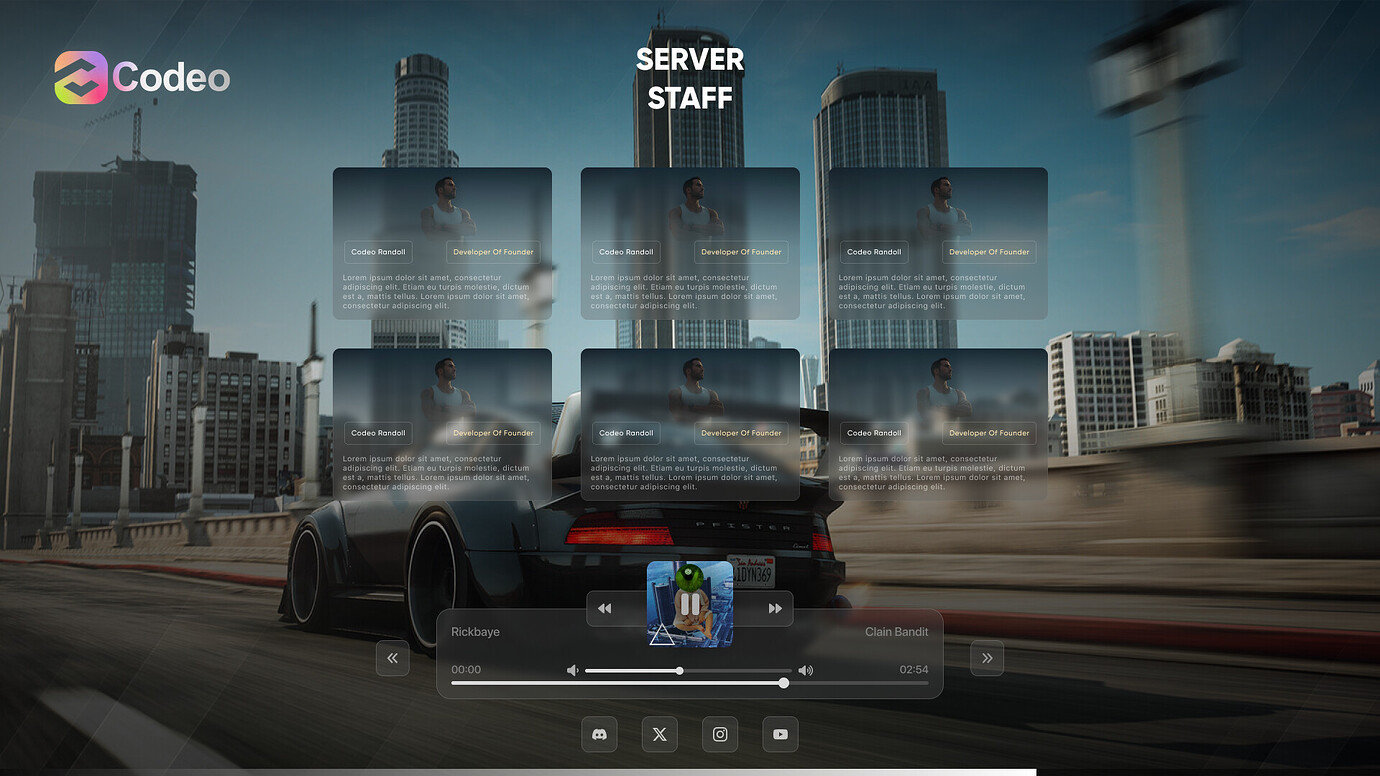The image size is (1380, 776).
Task: Click the right loud volume icon
Action: pos(806,670)
